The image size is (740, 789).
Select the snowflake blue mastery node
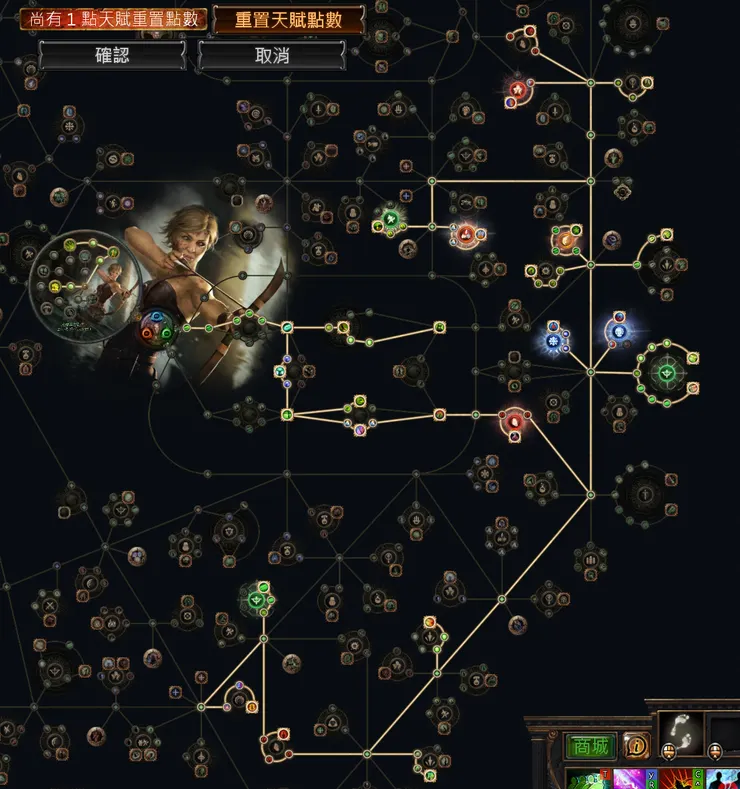[x=553, y=339]
